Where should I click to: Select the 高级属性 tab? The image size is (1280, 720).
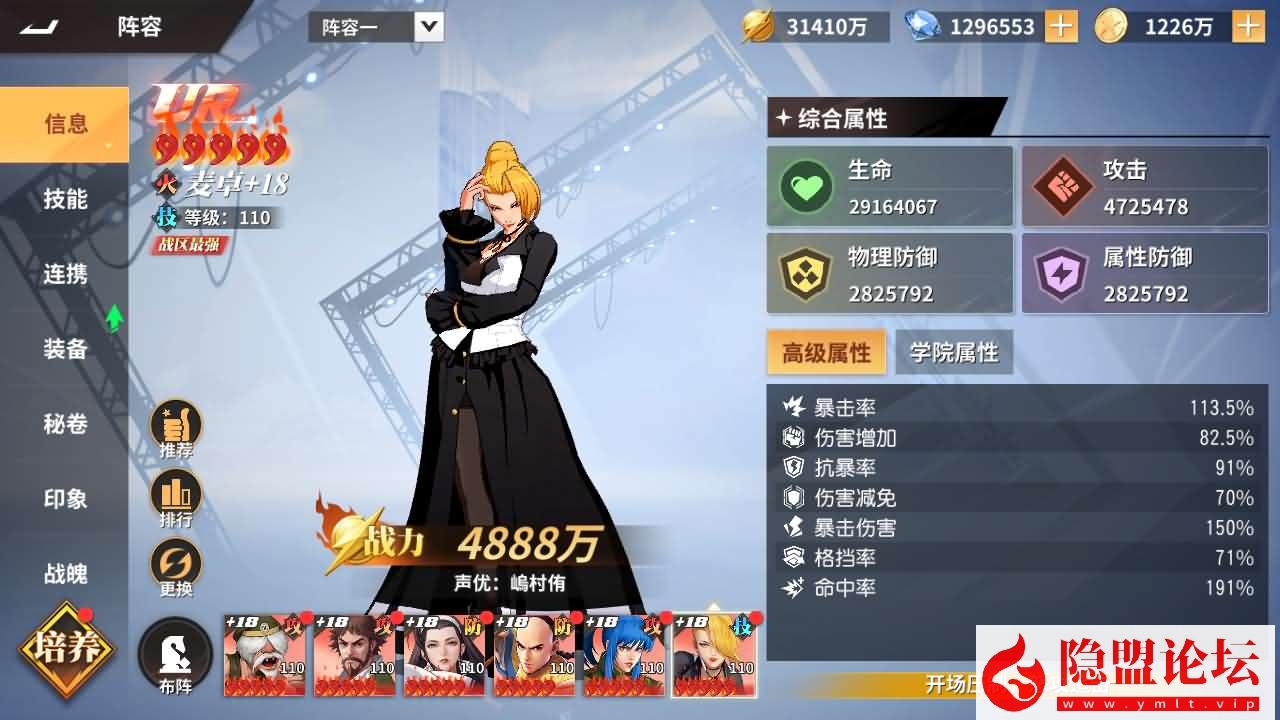[x=827, y=352]
